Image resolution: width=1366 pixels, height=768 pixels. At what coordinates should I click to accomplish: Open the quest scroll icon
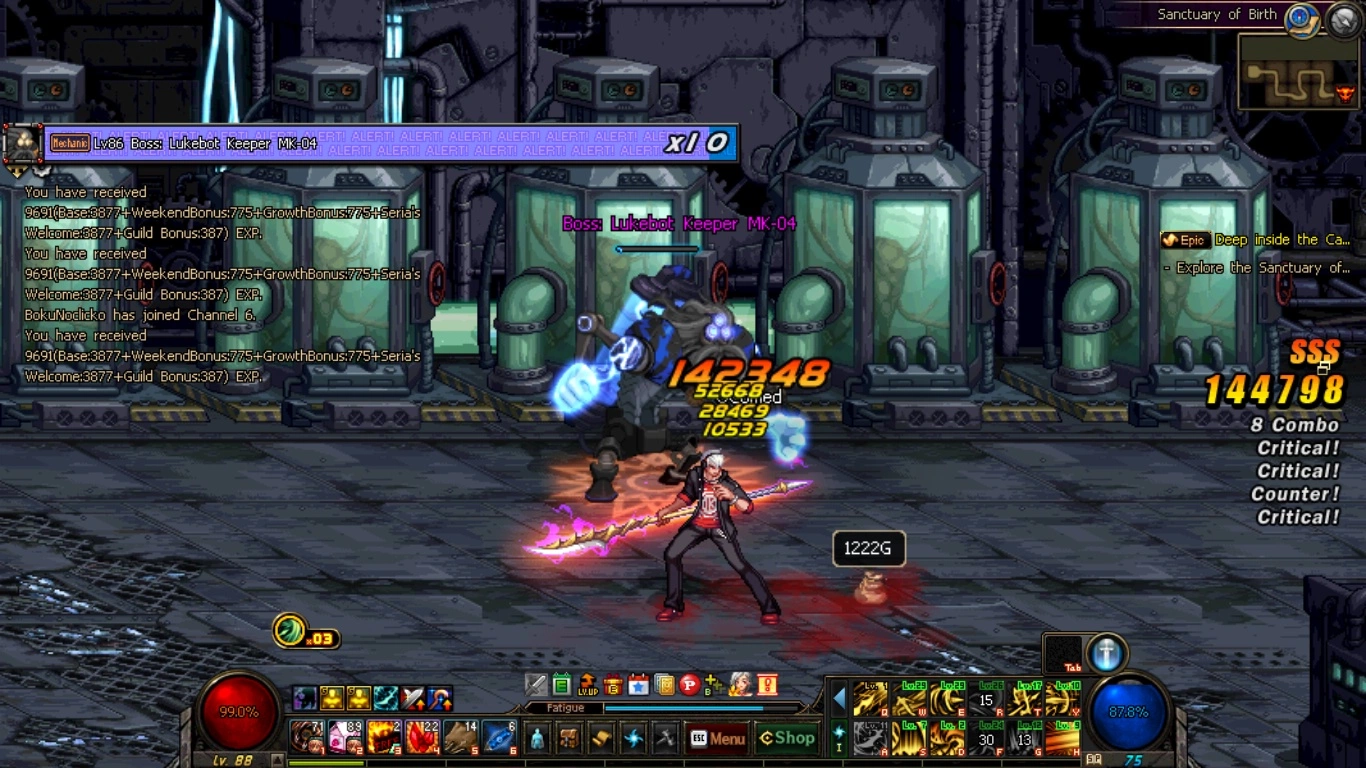coord(602,739)
